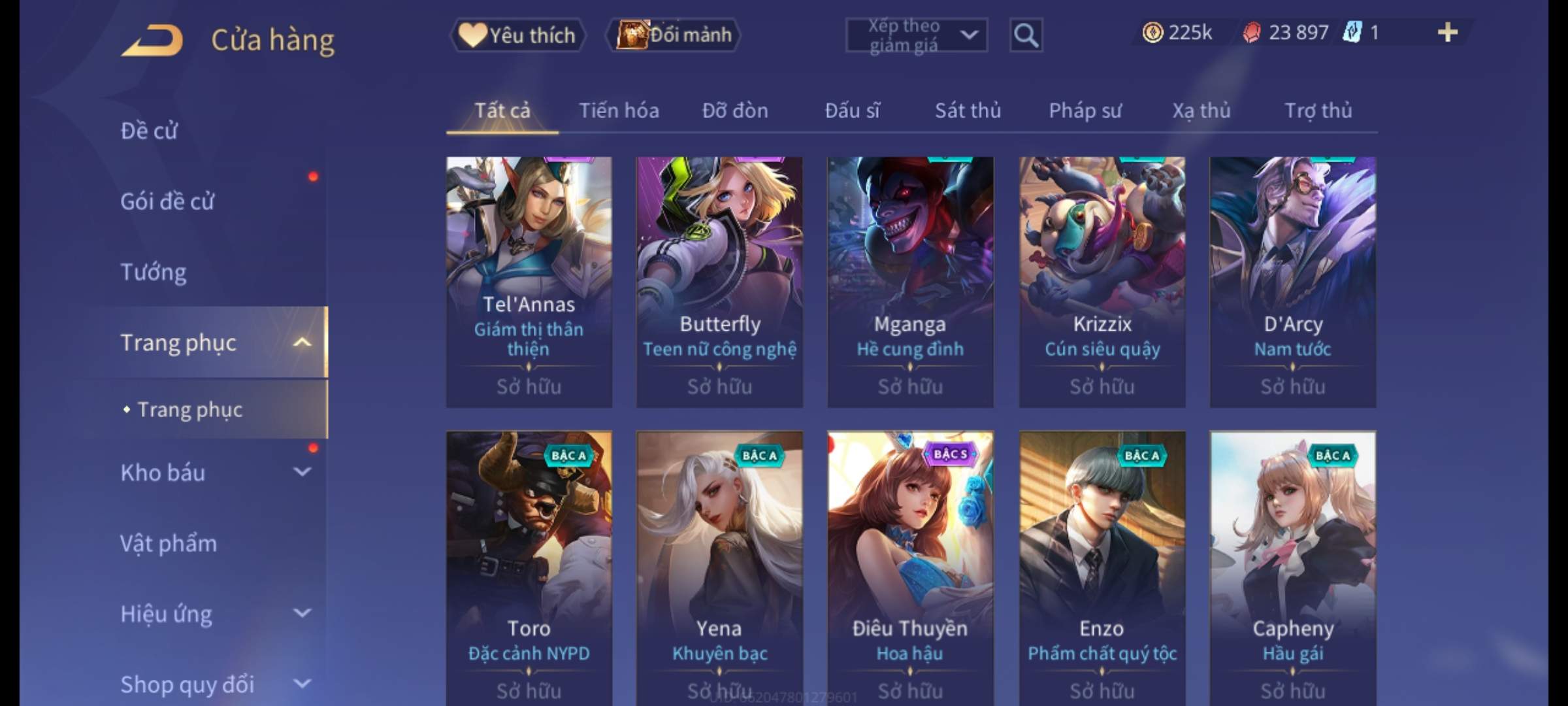Select the Pháp sư category tab

(1085, 110)
